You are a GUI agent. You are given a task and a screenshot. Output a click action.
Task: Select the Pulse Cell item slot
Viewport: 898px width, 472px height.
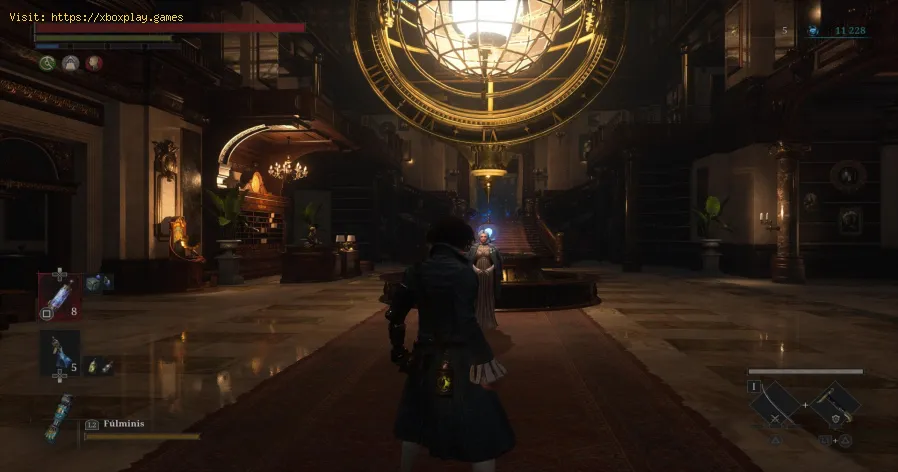tap(60, 295)
